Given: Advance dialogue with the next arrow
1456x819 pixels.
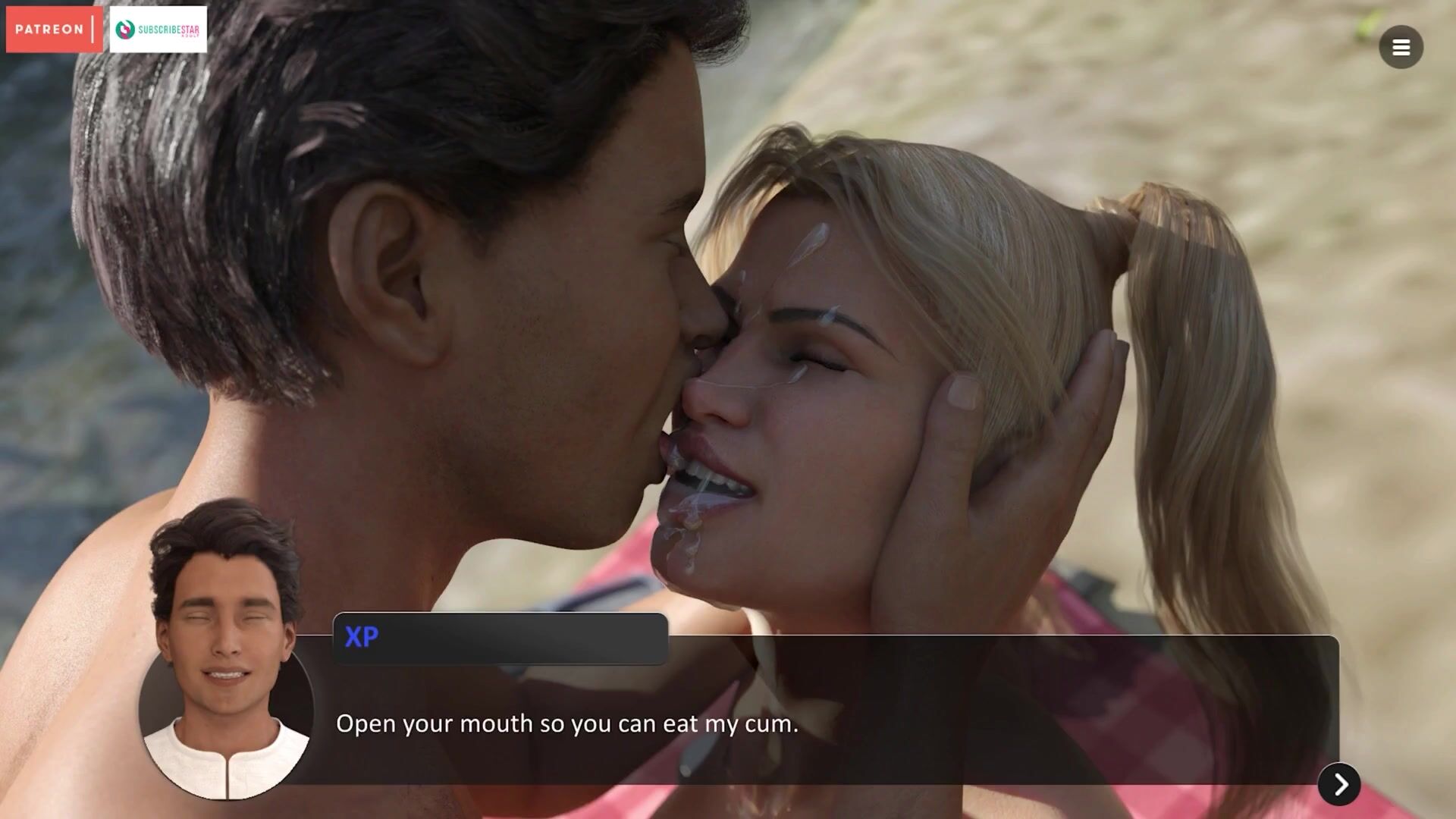Looking at the screenshot, I should [x=1339, y=784].
